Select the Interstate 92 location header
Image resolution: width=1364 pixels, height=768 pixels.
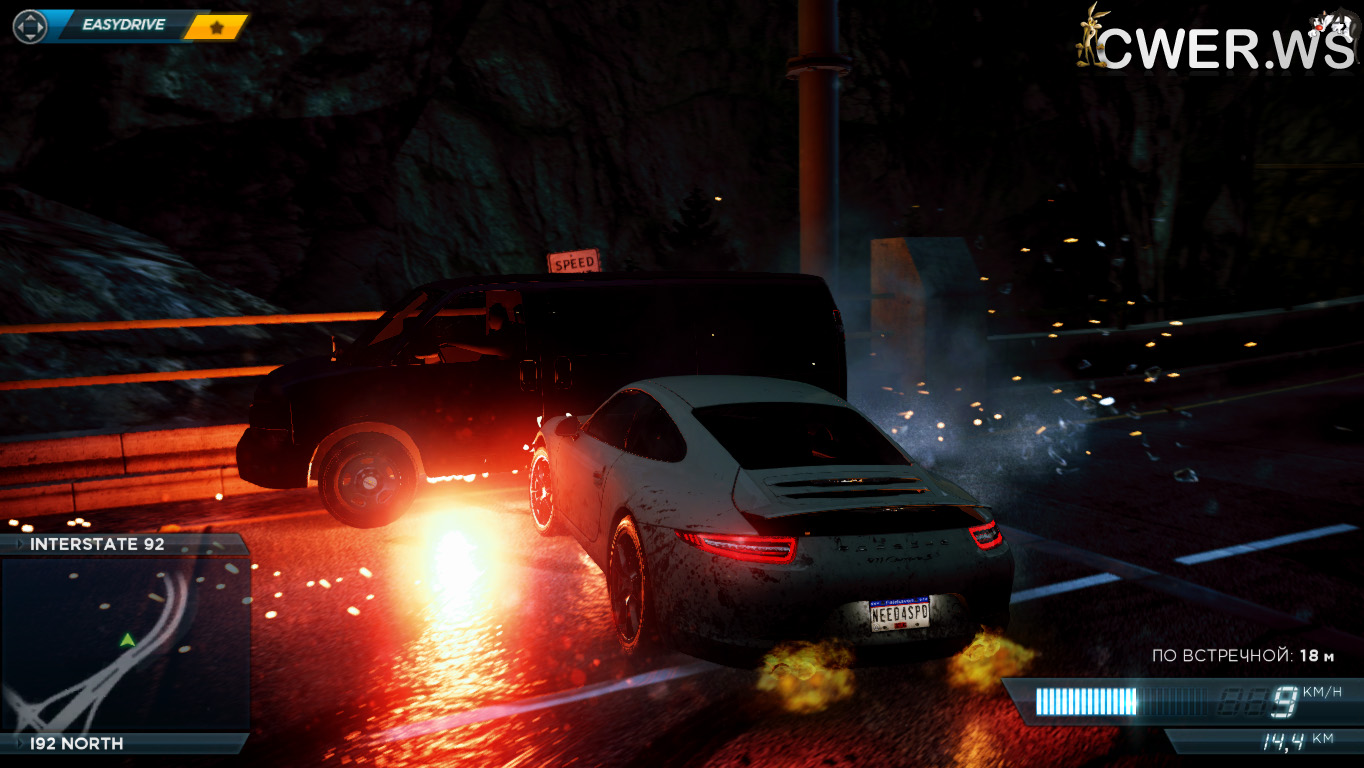coord(97,544)
